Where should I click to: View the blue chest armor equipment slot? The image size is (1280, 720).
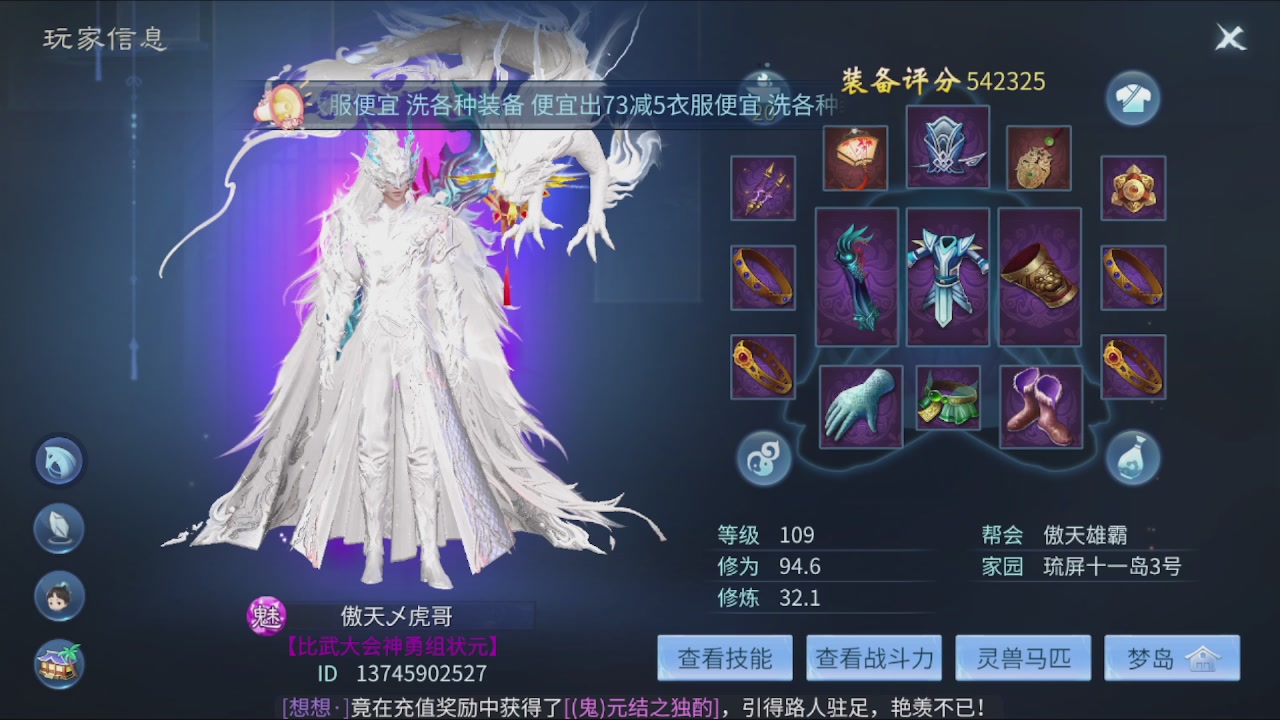[948, 277]
